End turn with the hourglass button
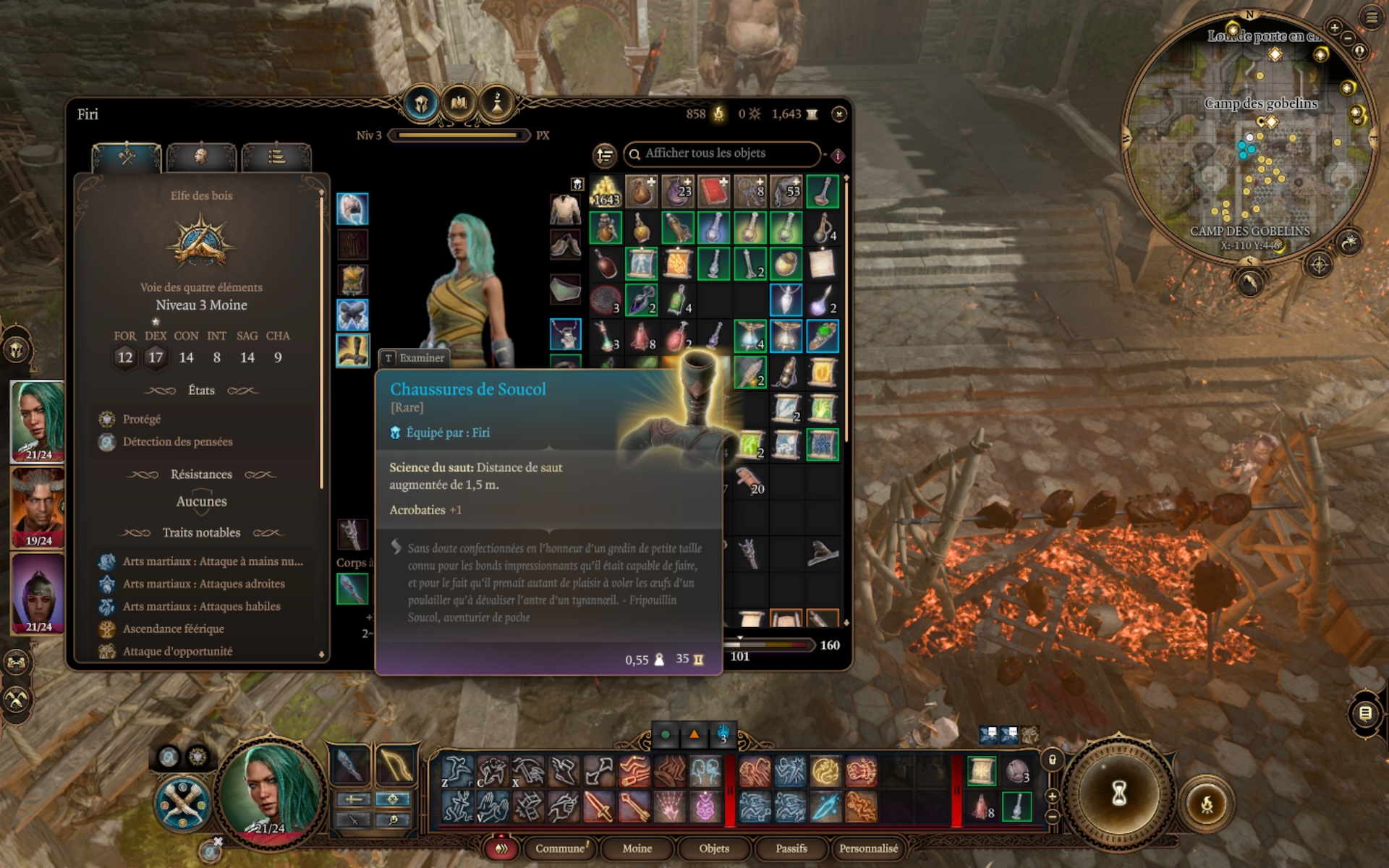This screenshot has height=868, width=1389. coord(1118,794)
